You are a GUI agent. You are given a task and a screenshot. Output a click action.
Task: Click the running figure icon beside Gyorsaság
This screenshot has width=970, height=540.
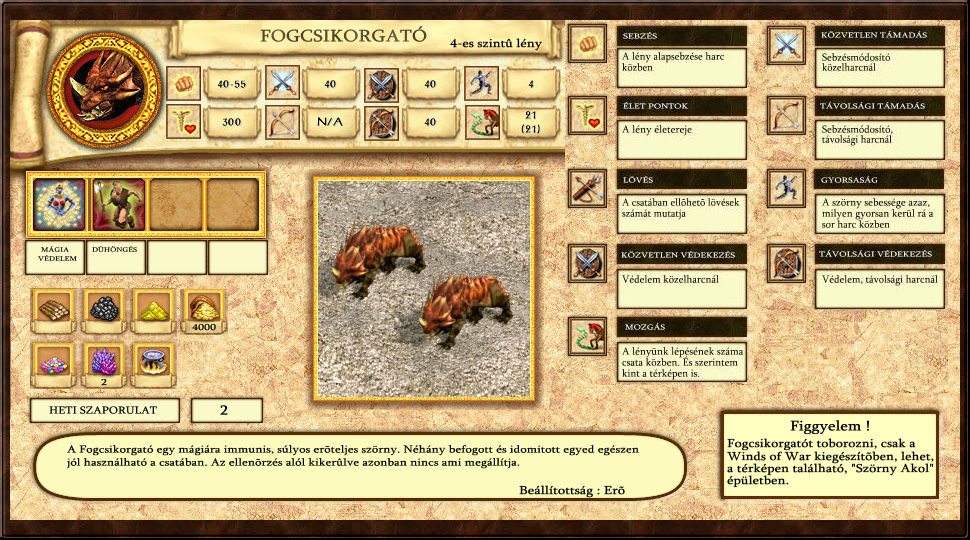787,188
